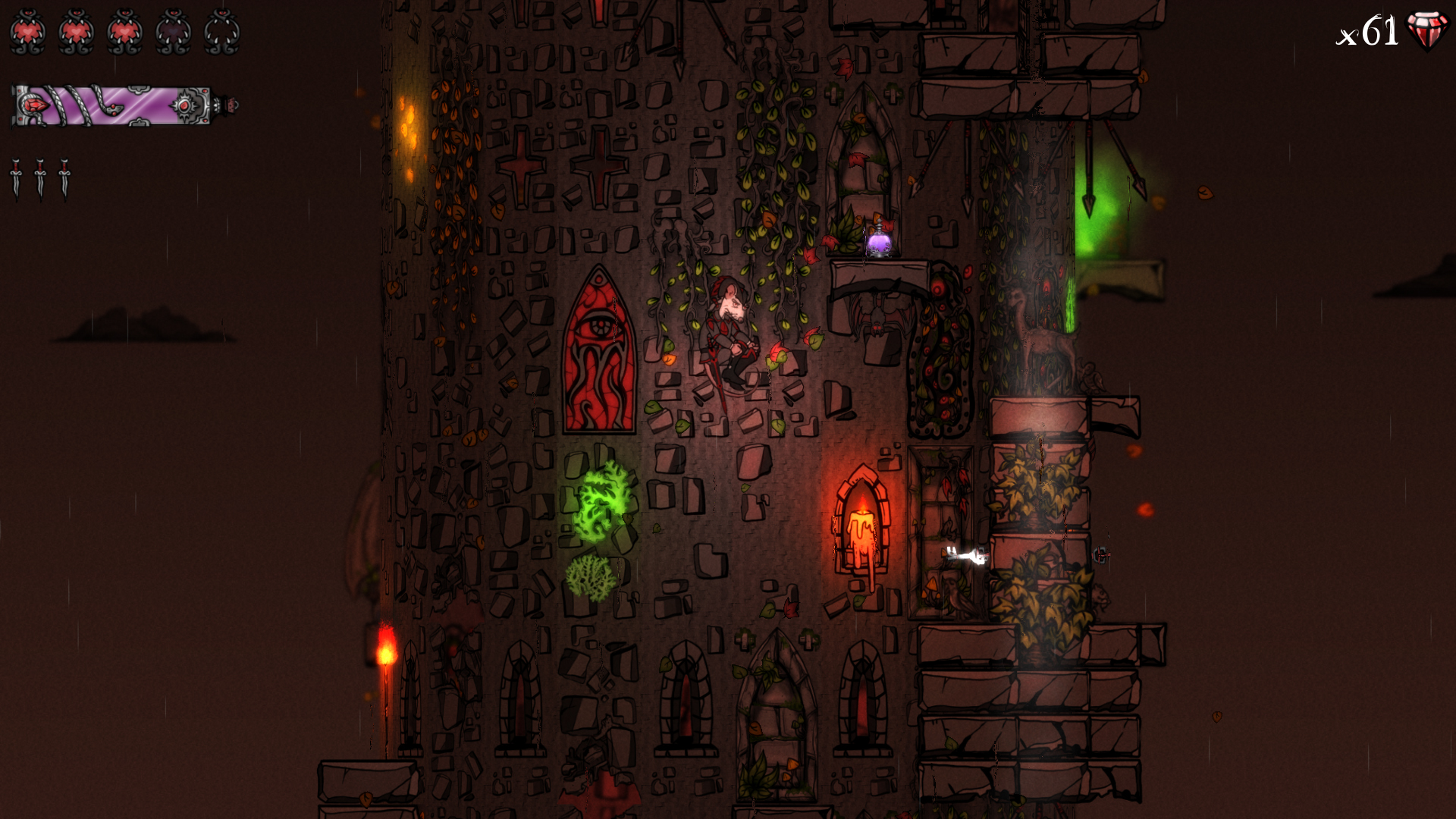
Task: Toggle the darkened fourth heart container
Action: point(171,30)
